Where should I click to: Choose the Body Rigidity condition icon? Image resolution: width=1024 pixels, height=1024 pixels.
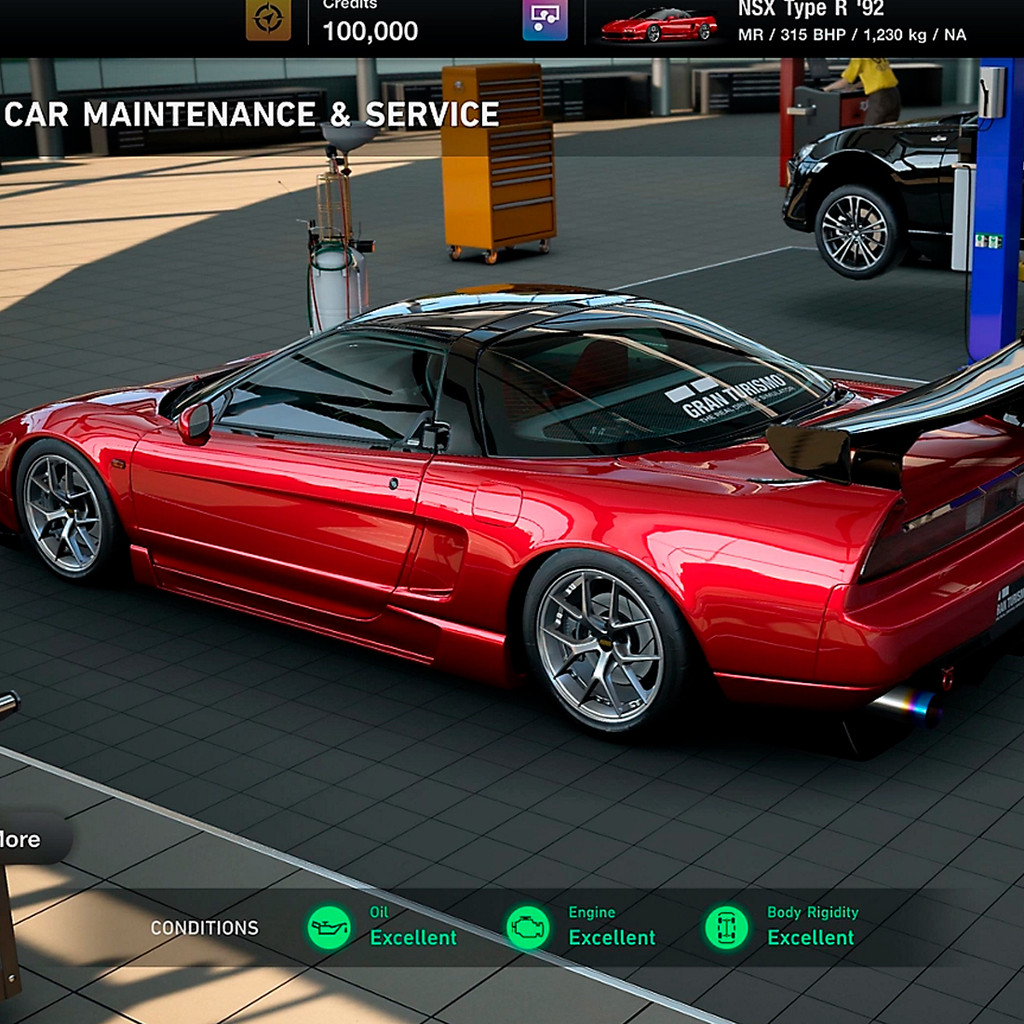726,927
